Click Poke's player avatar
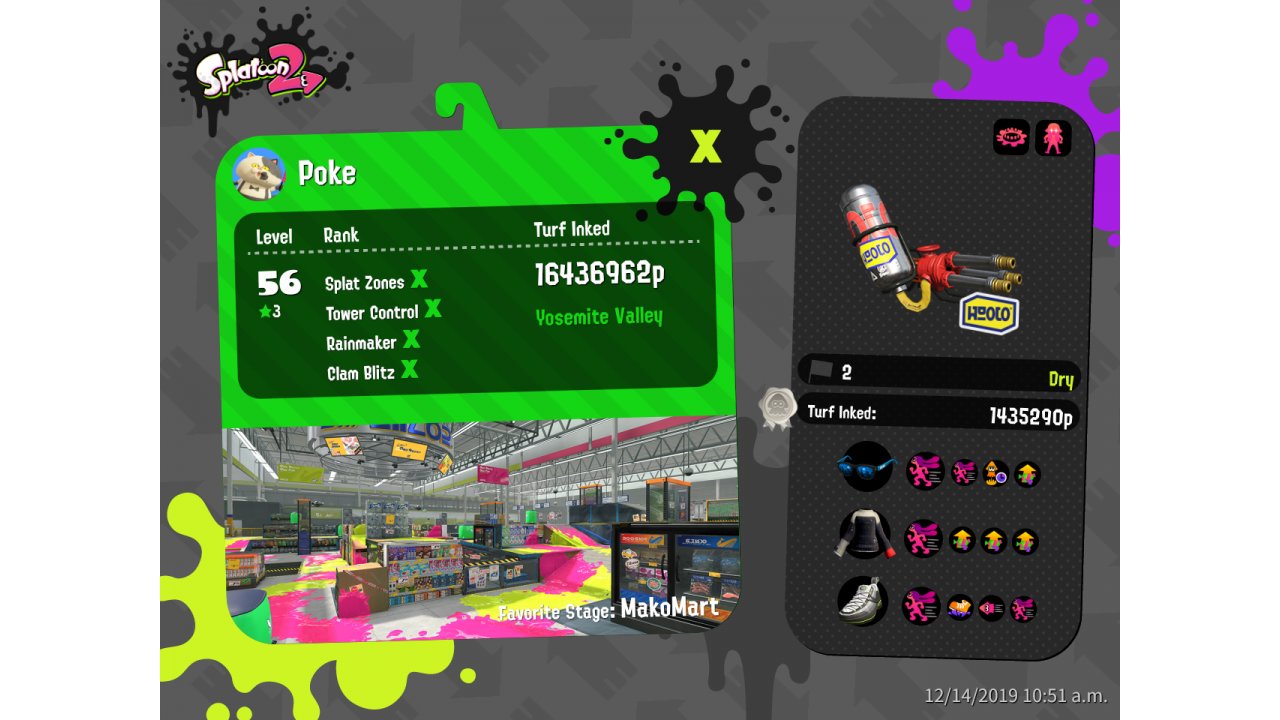Screen dimensions: 1280x720 258,174
